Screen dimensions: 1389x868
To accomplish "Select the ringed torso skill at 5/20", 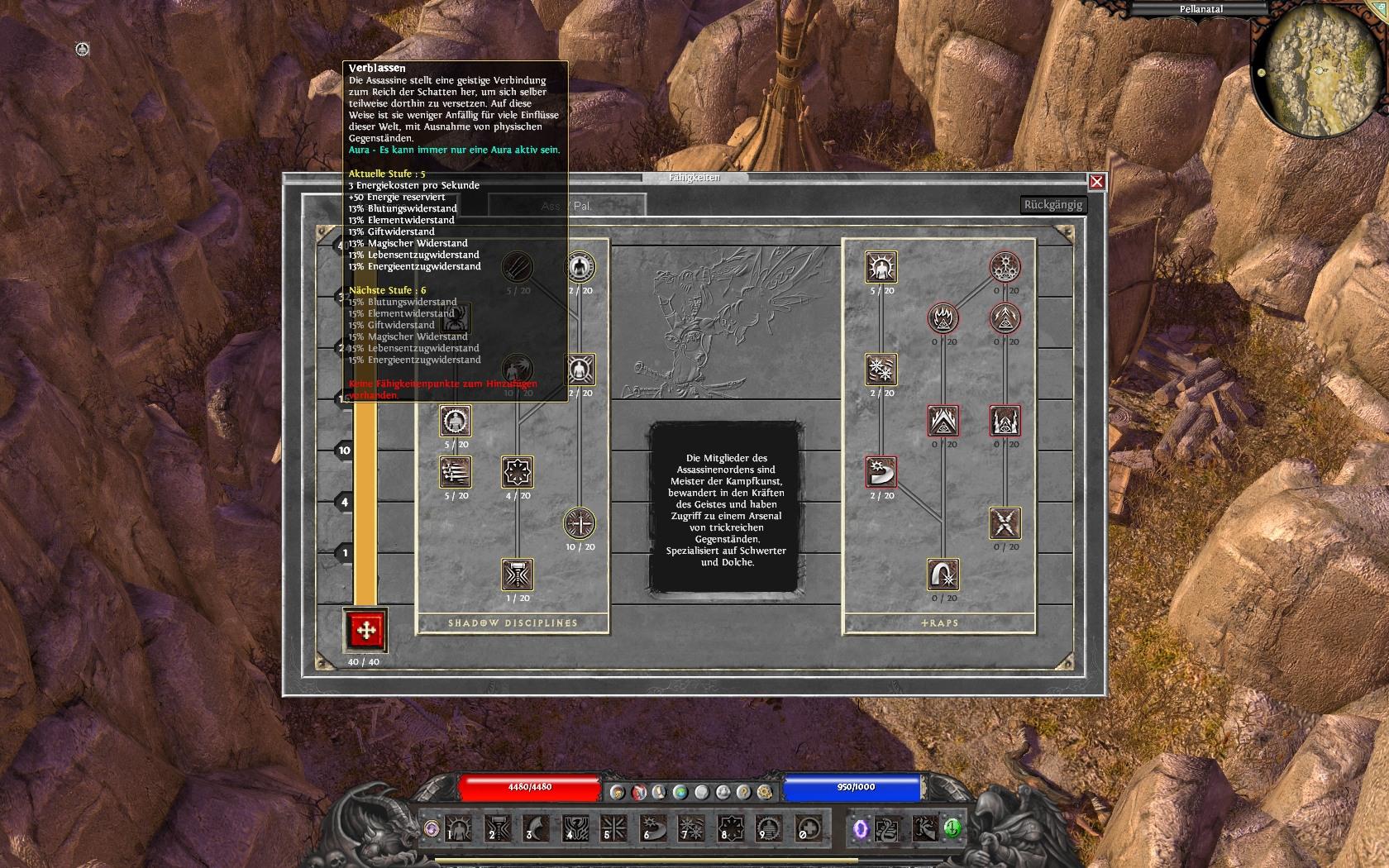I will pyautogui.click(x=456, y=421).
